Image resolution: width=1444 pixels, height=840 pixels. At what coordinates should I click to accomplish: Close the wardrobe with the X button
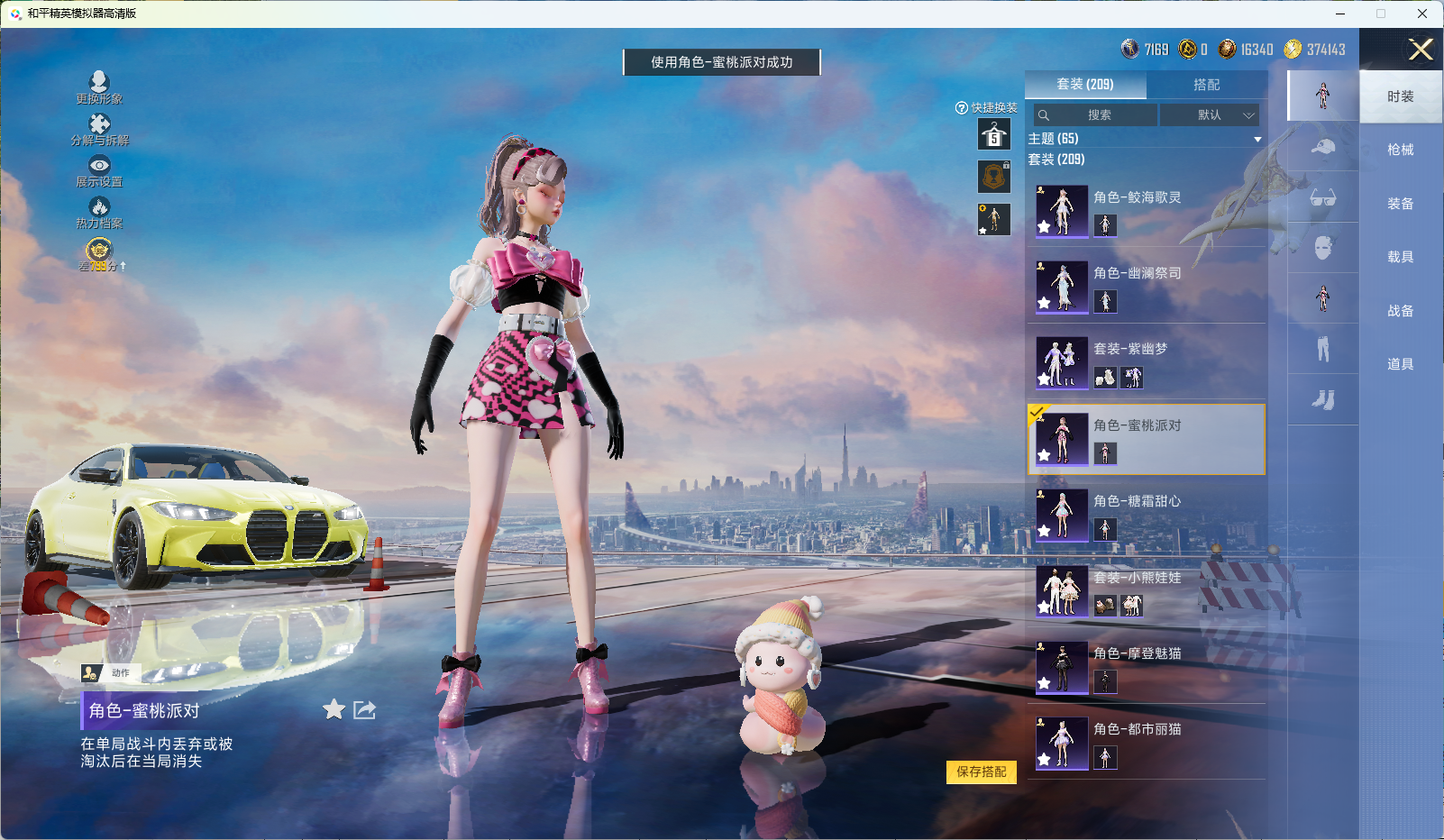coord(1421,50)
